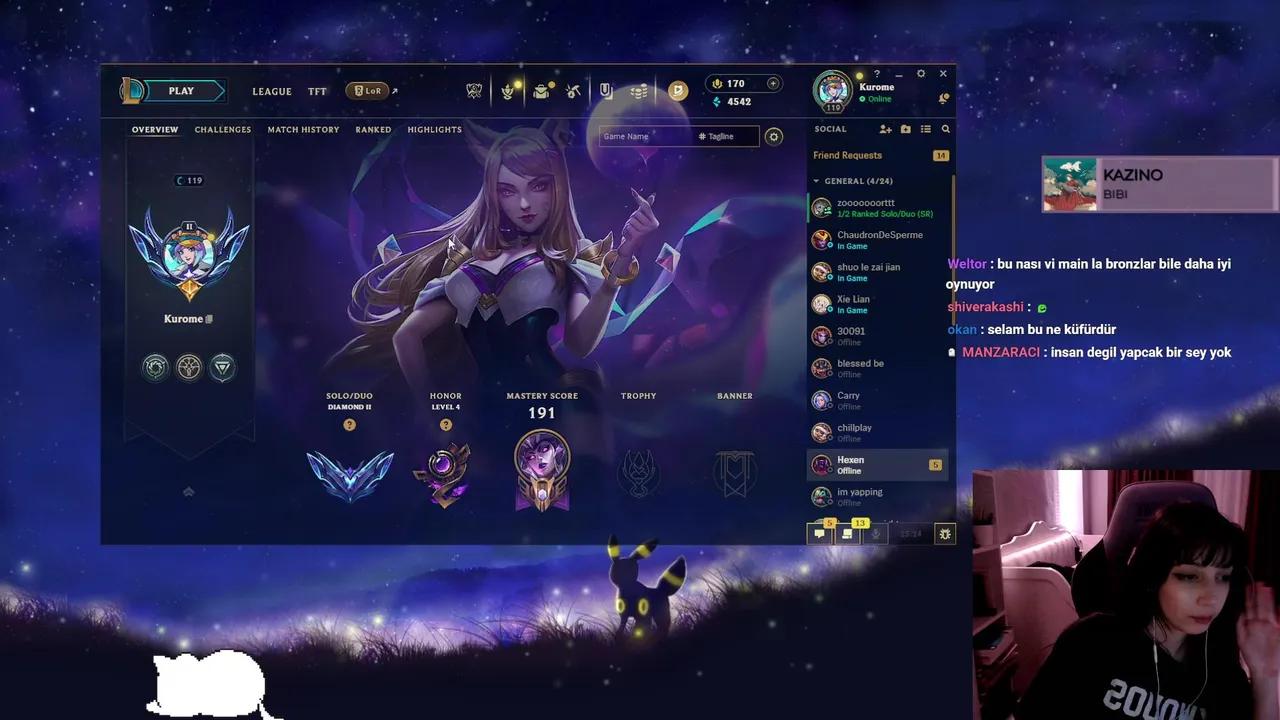Open Clash from the top bar
1280x720 pixels.
tap(507, 91)
